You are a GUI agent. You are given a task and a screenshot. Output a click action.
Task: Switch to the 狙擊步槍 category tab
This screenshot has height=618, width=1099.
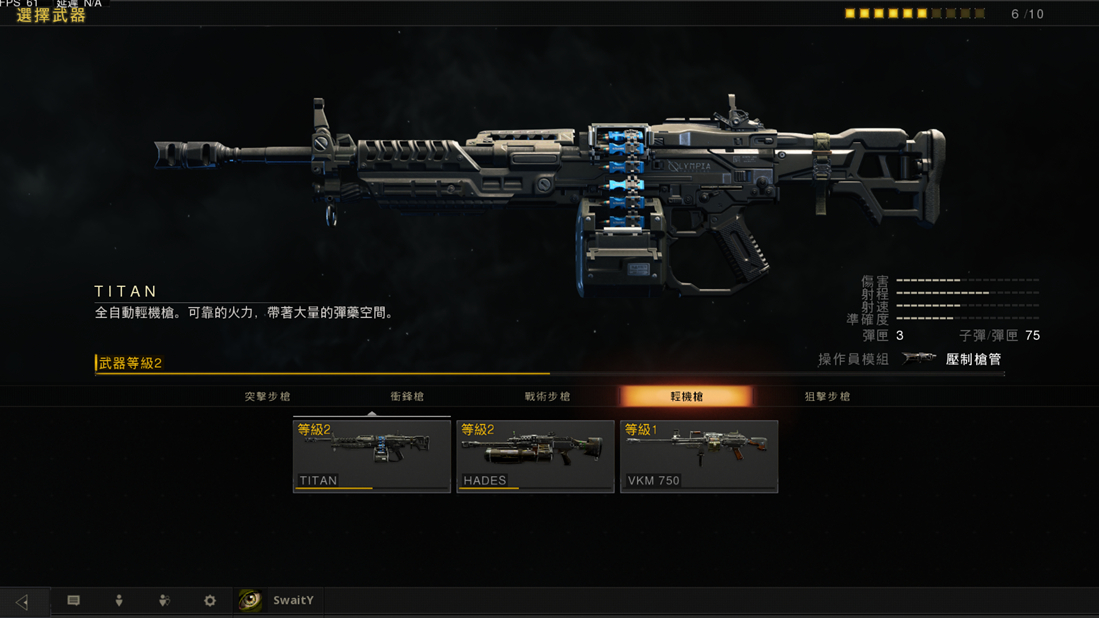827,397
